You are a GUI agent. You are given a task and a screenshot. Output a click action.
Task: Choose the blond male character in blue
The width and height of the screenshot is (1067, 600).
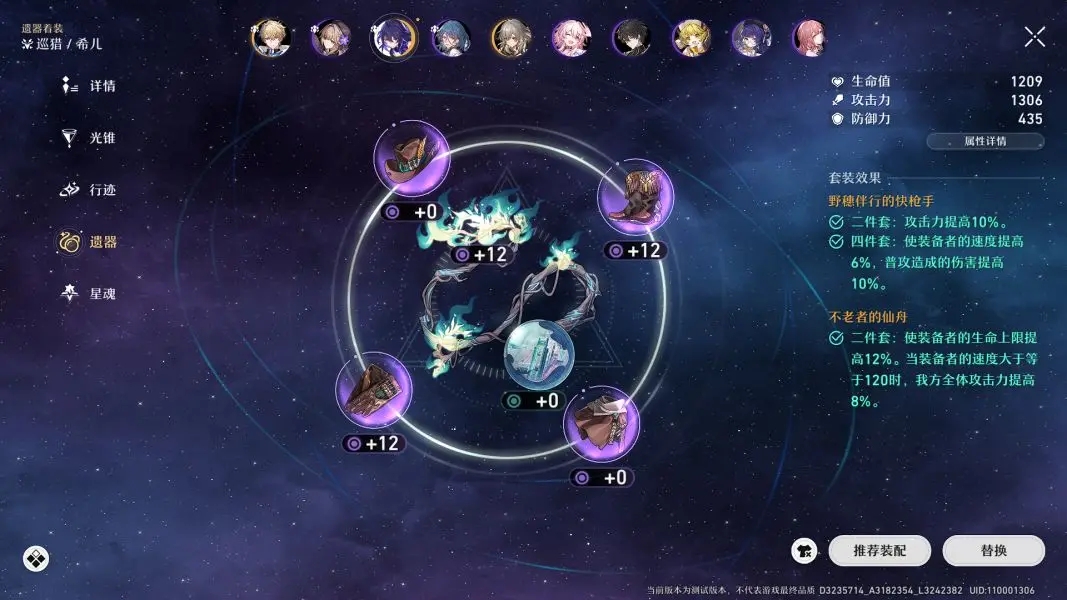click(x=269, y=39)
